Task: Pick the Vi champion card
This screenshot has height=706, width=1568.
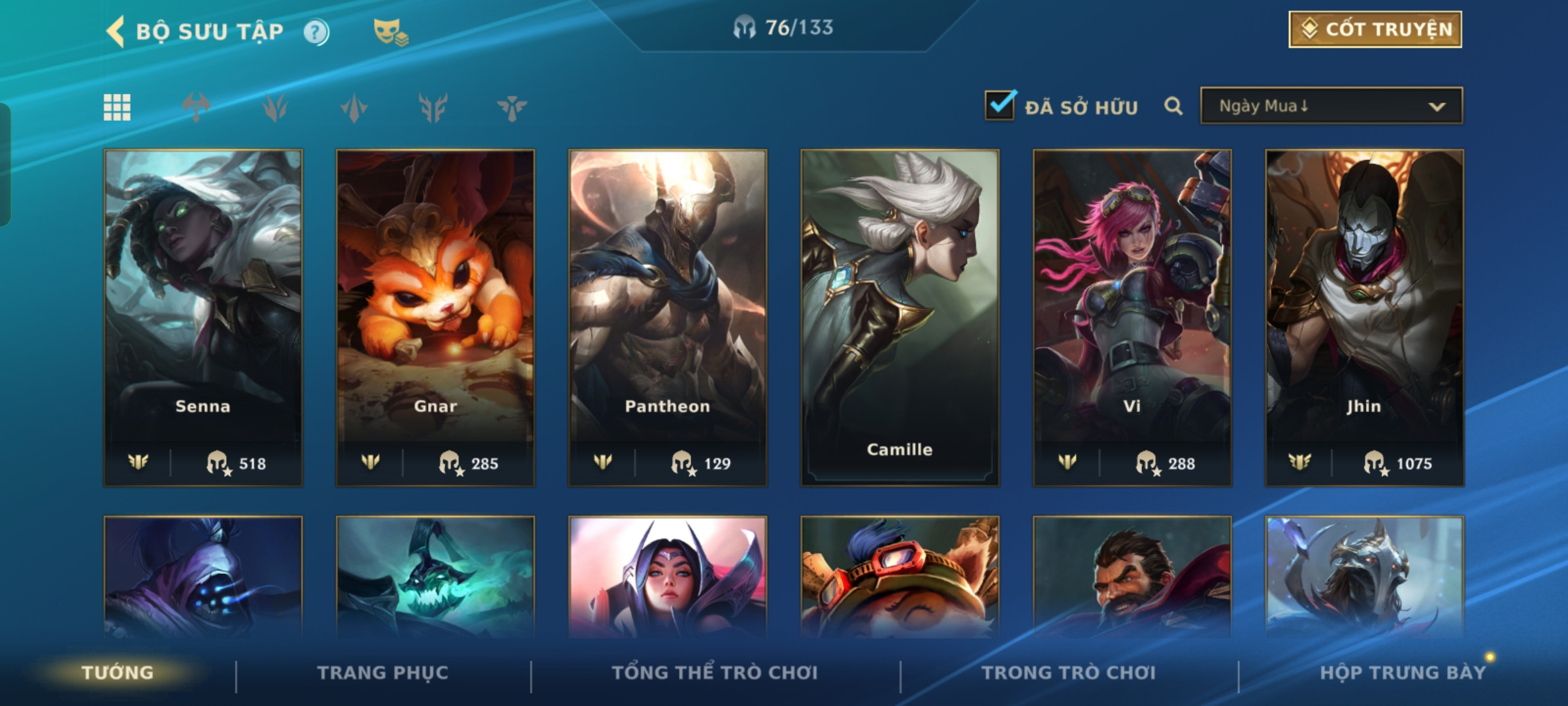Action: click(1132, 317)
